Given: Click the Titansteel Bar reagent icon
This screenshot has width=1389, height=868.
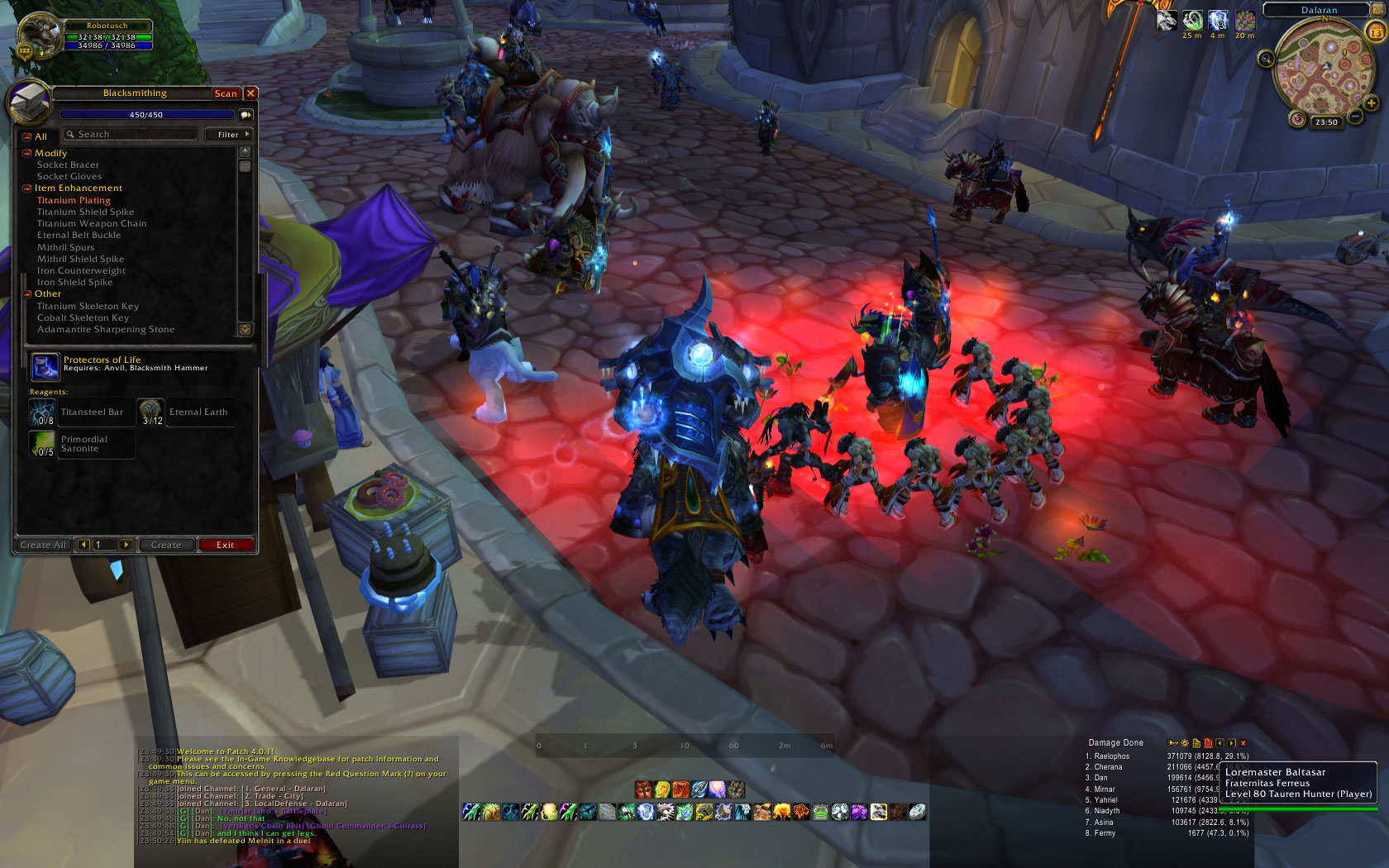Looking at the screenshot, I should (x=43, y=412).
